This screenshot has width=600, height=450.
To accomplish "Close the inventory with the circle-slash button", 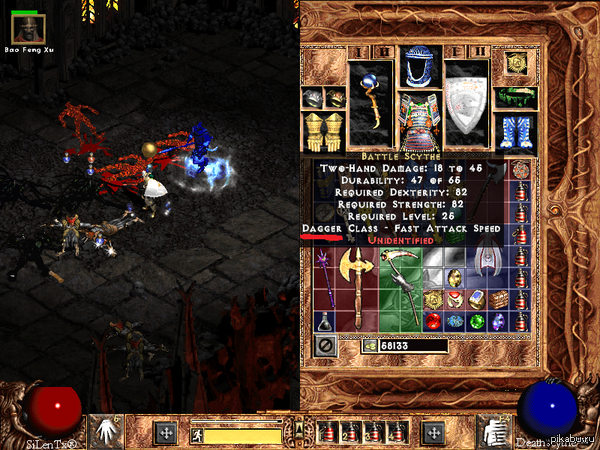I will click(325, 346).
